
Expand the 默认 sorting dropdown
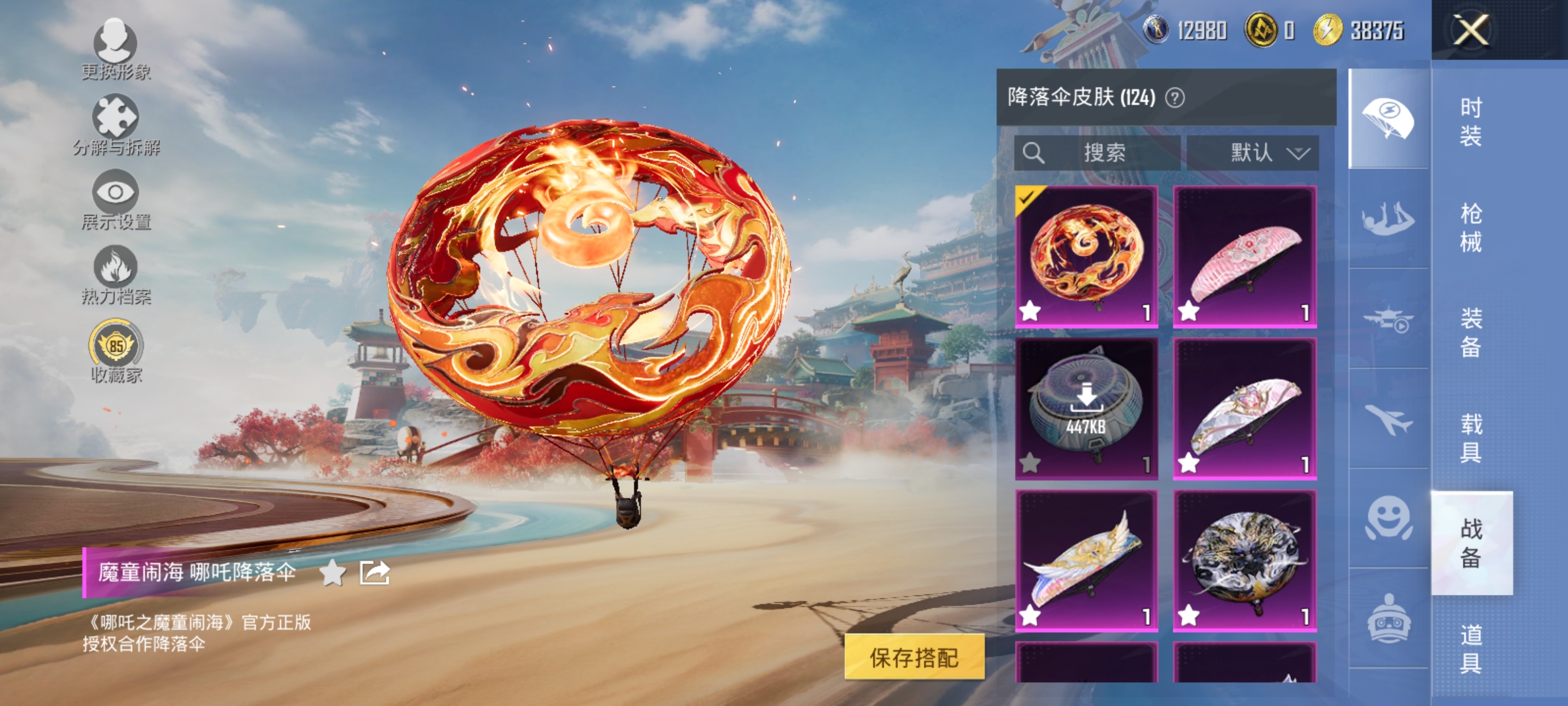pos(1261,152)
